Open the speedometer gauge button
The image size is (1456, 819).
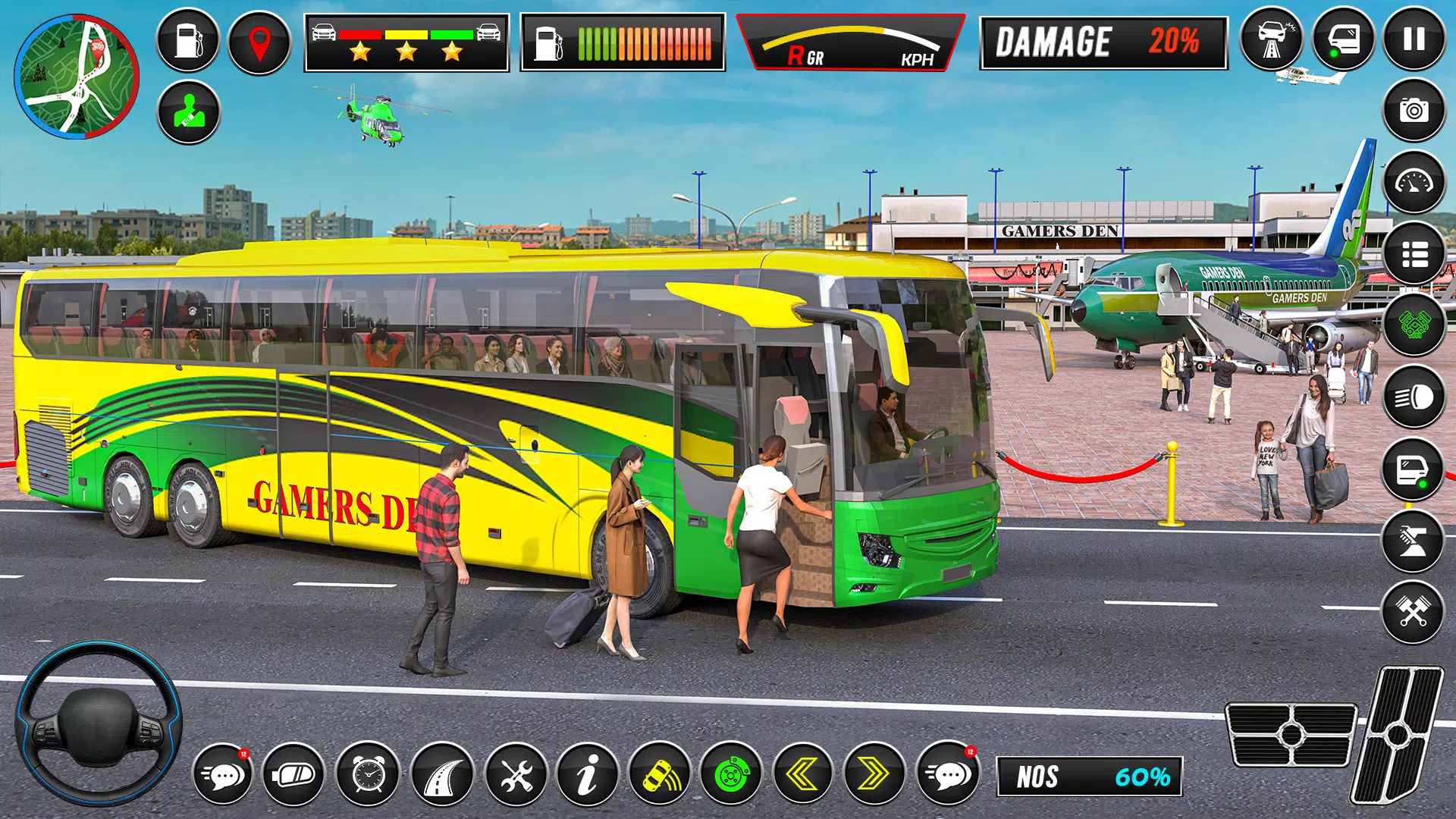(x=1414, y=182)
